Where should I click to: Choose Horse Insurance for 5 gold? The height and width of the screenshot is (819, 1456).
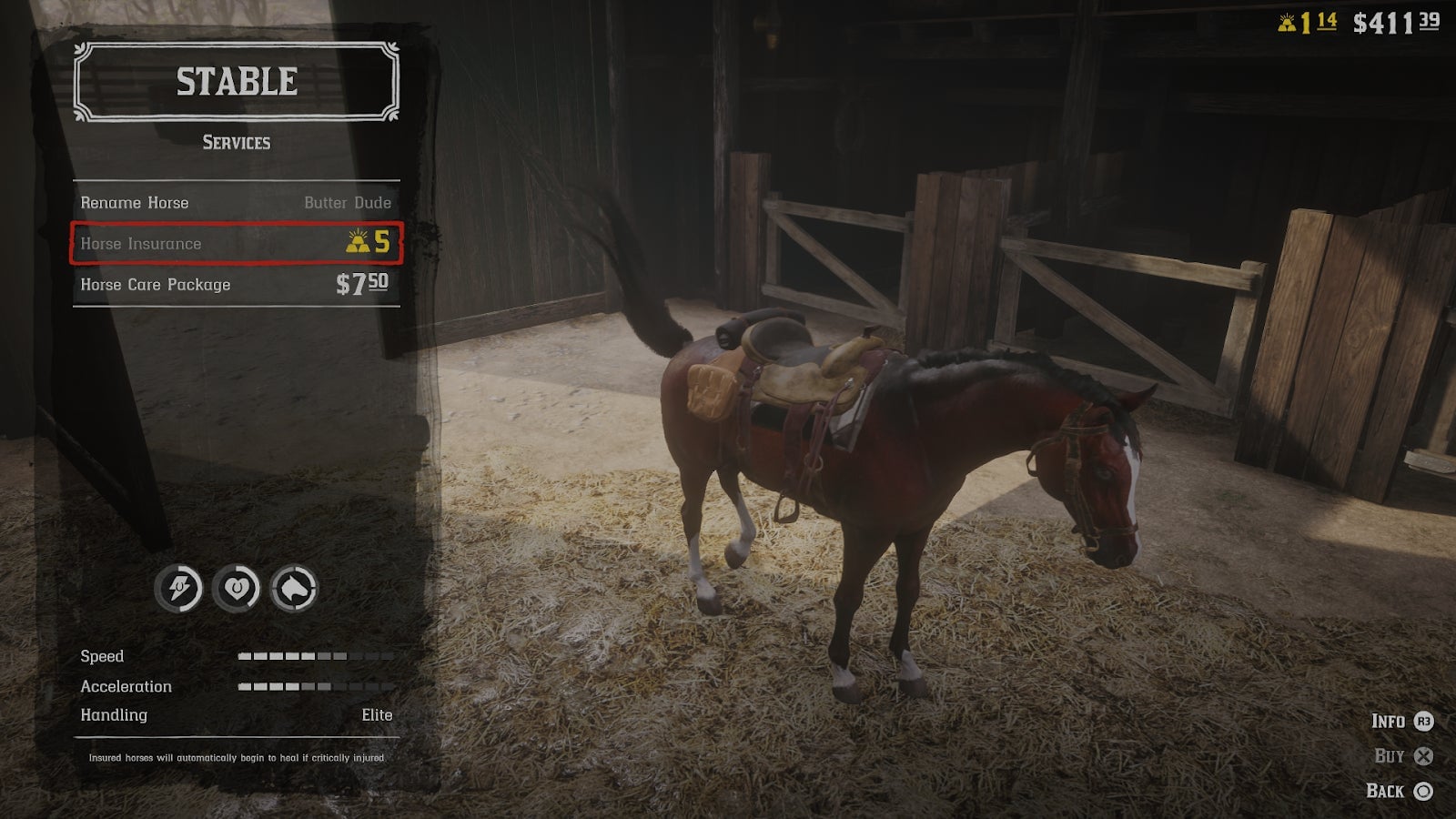pyautogui.click(x=236, y=243)
